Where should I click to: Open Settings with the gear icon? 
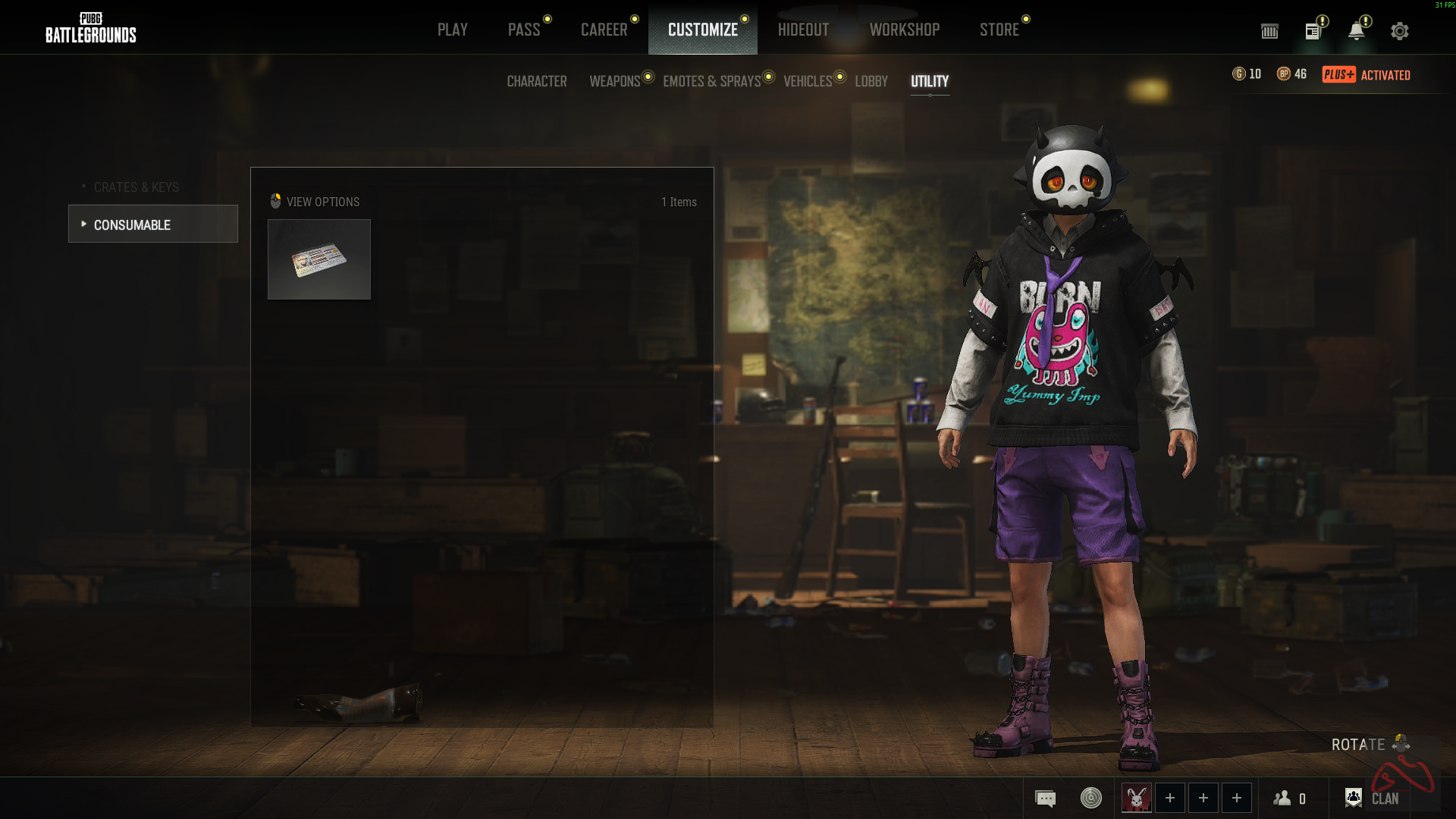(1400, 31)
